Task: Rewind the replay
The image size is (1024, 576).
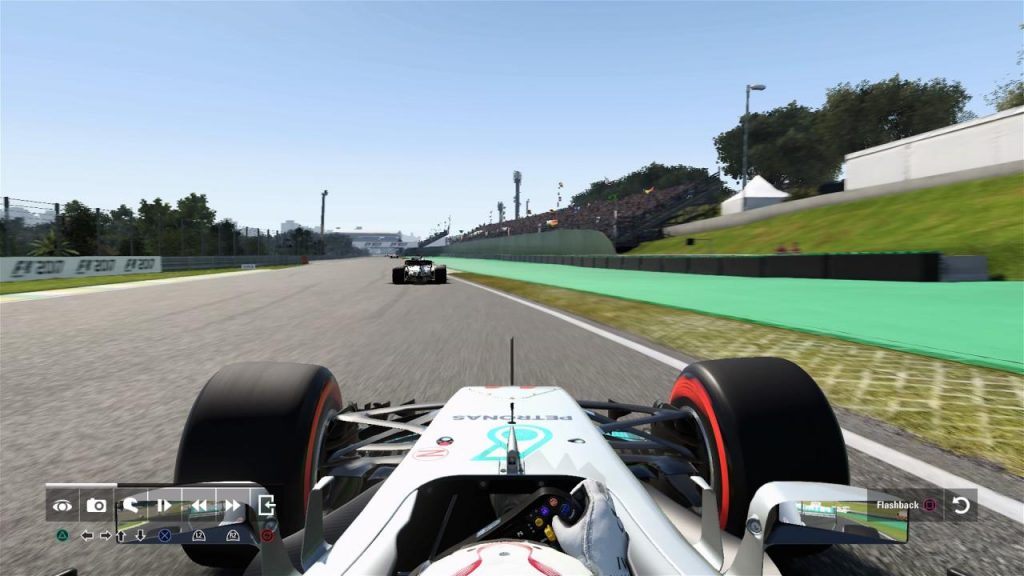Action: pyautogui.click(x=198, y=506)
